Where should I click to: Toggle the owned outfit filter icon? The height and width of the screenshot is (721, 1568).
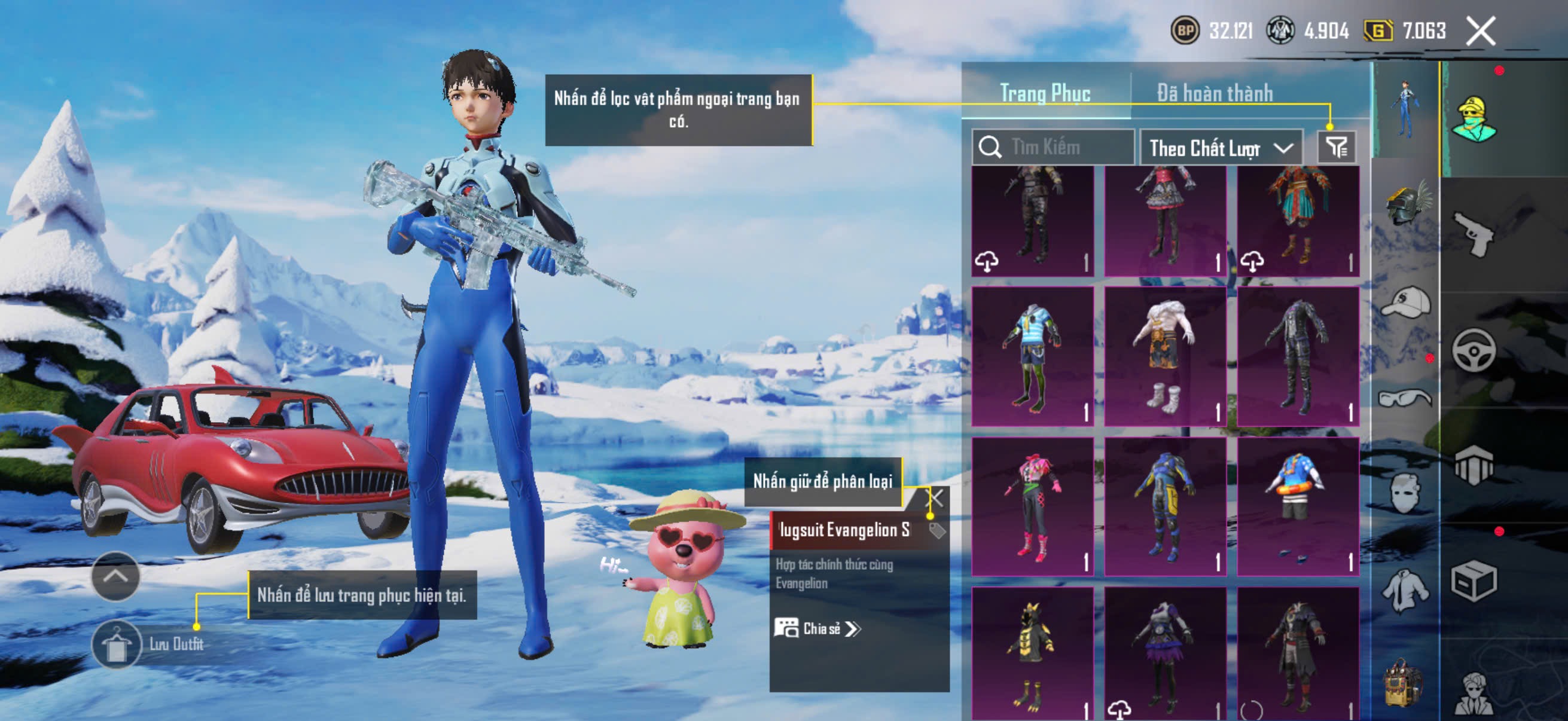[x=1336, y=147]
